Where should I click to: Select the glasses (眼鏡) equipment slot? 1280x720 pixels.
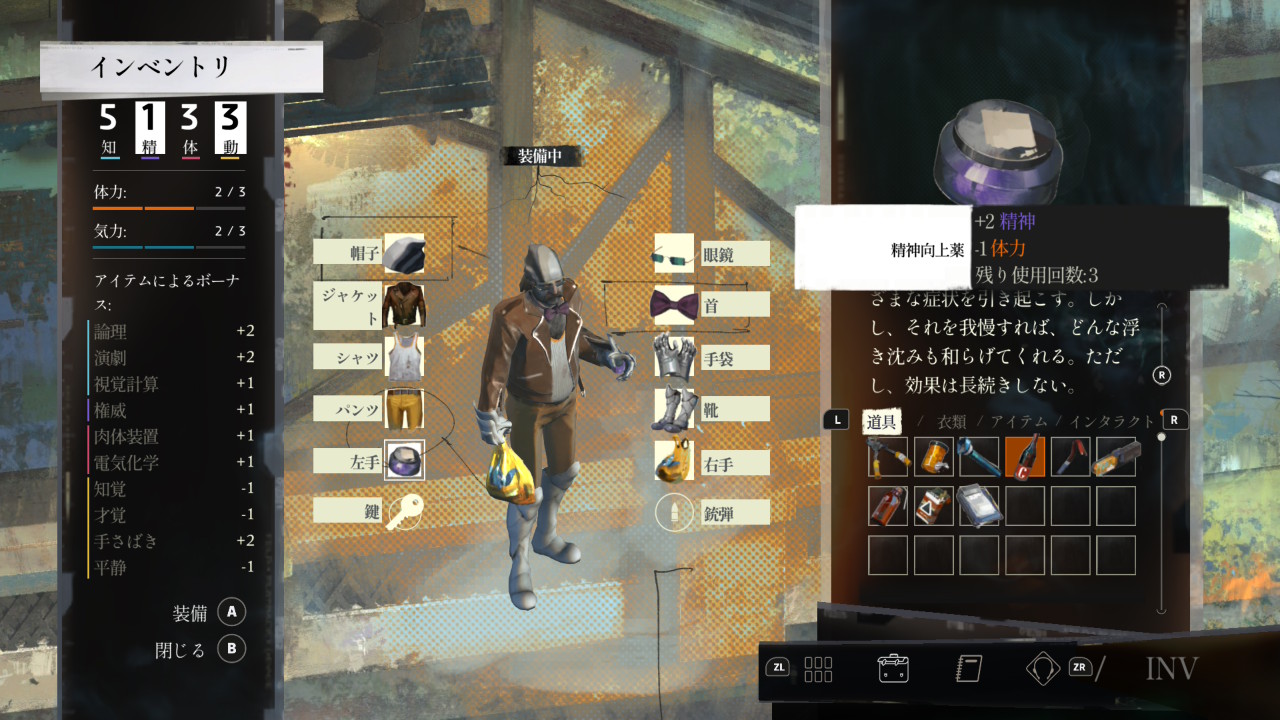674,254
